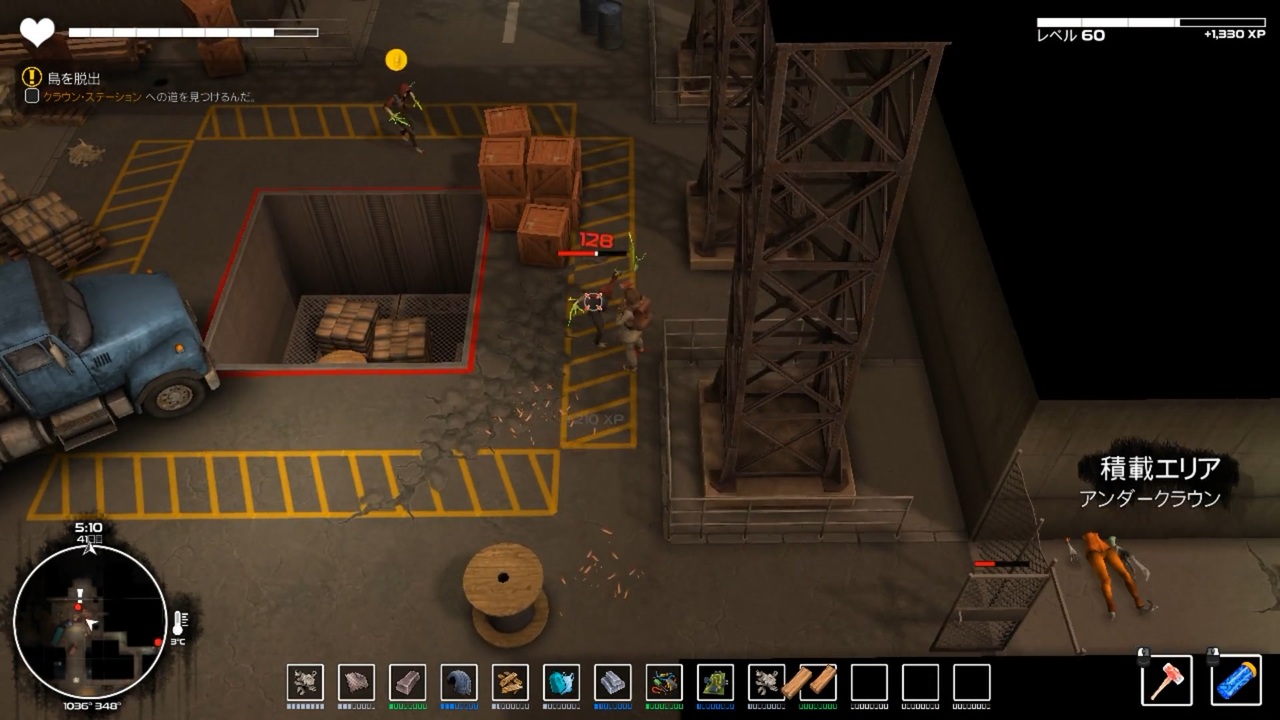Use the blue canister item slot
This screenshot has height=720, width=1280.
(1236, 680)
